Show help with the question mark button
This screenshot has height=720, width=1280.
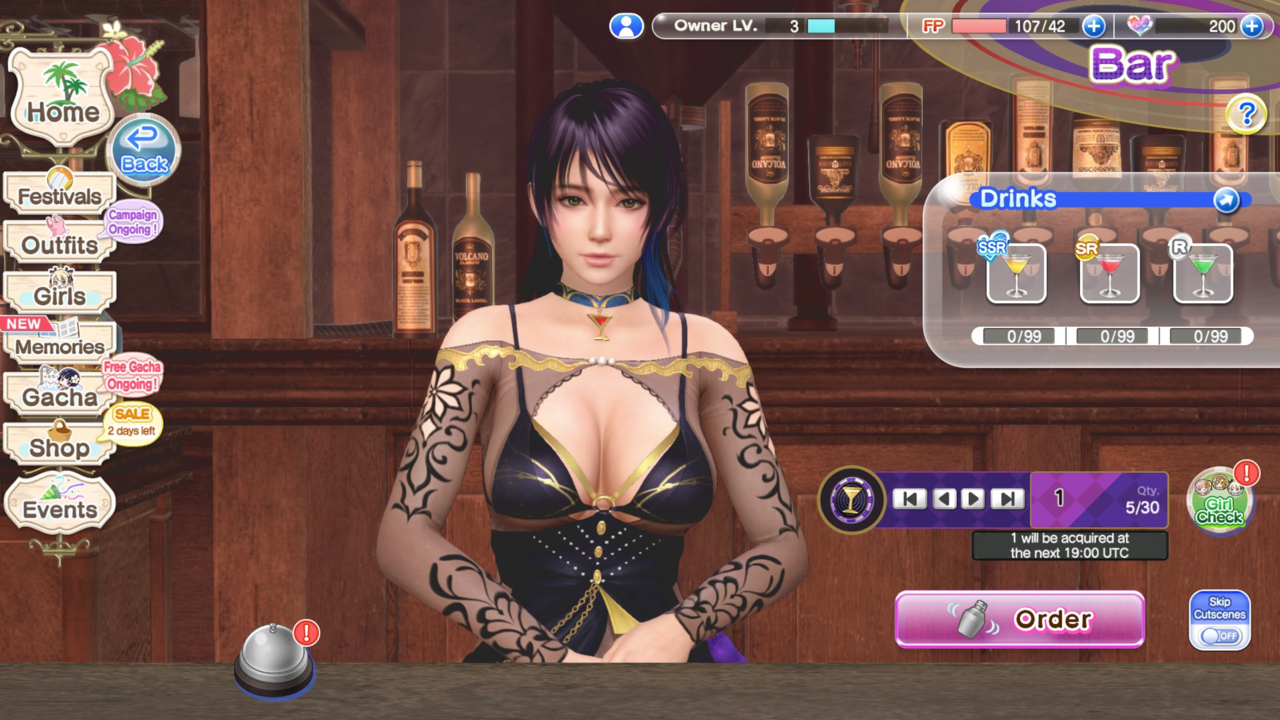click(x=1245, y=115)
